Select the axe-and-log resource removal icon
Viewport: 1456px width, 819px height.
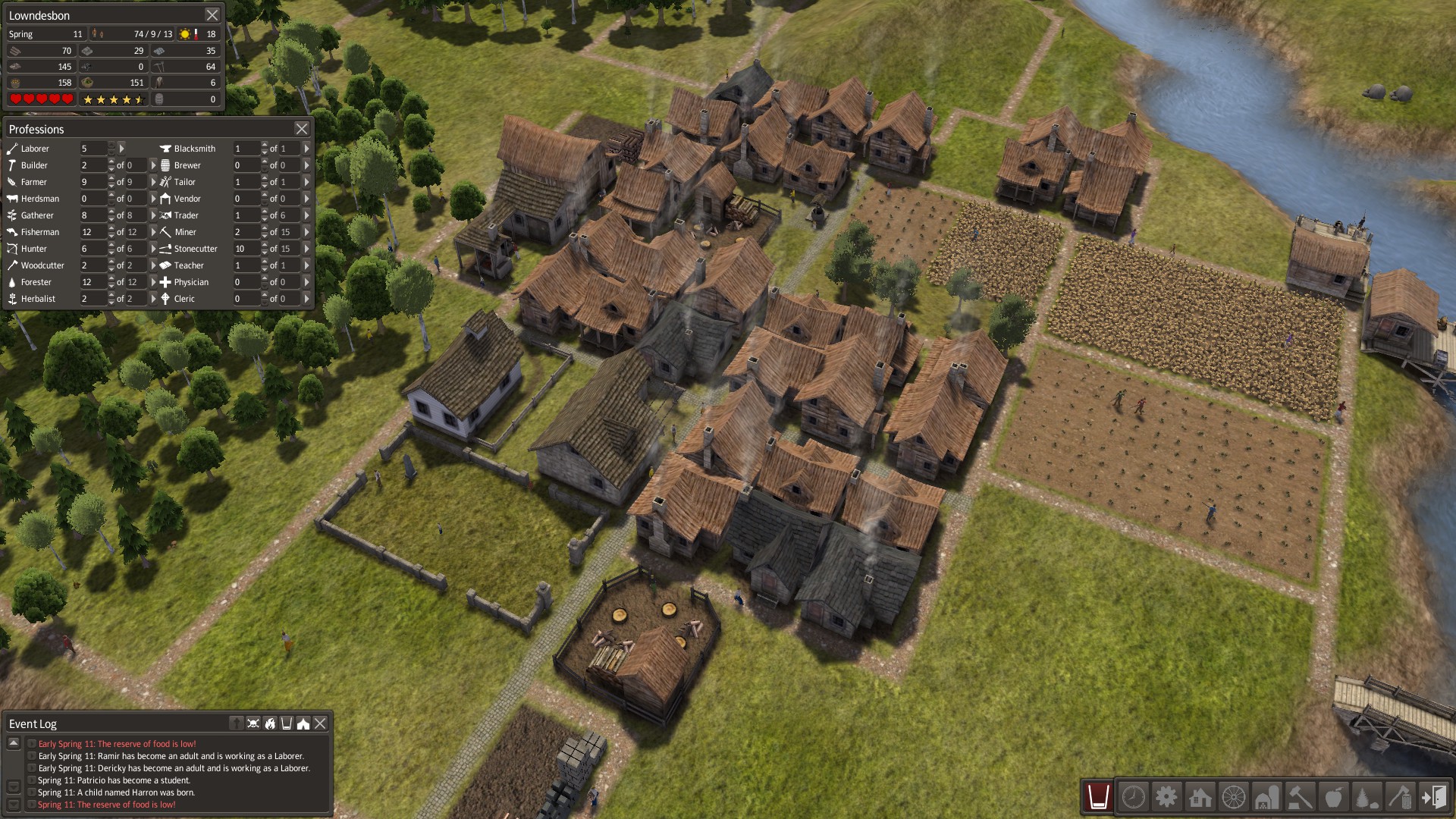(x=1401, y=798)
